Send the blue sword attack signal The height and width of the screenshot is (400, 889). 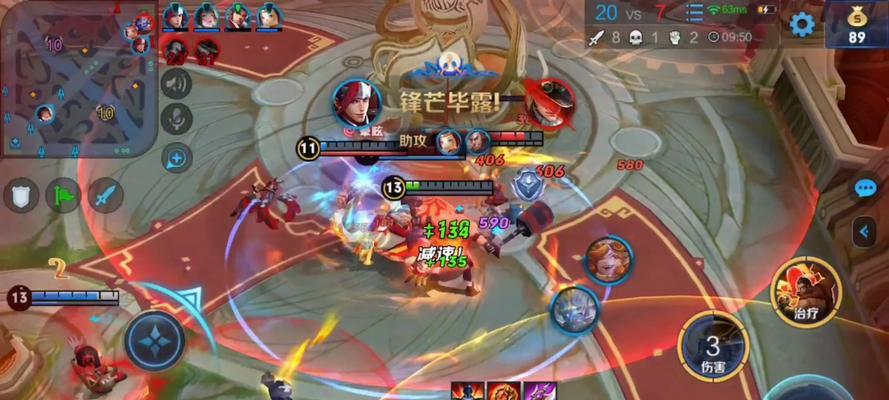coord(104,194)
